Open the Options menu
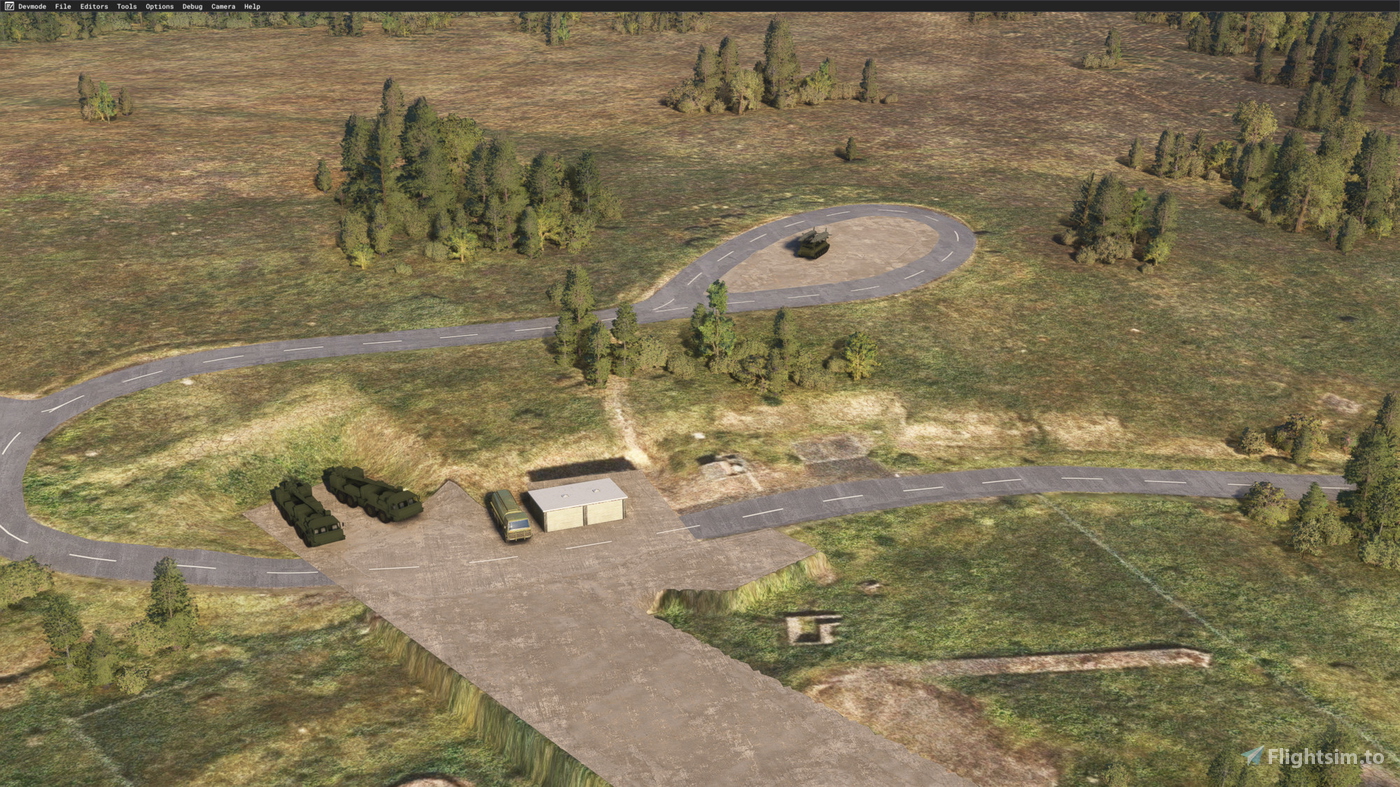Image resolution: width=1400 pixels, height=787 pixels. (158, 5)
